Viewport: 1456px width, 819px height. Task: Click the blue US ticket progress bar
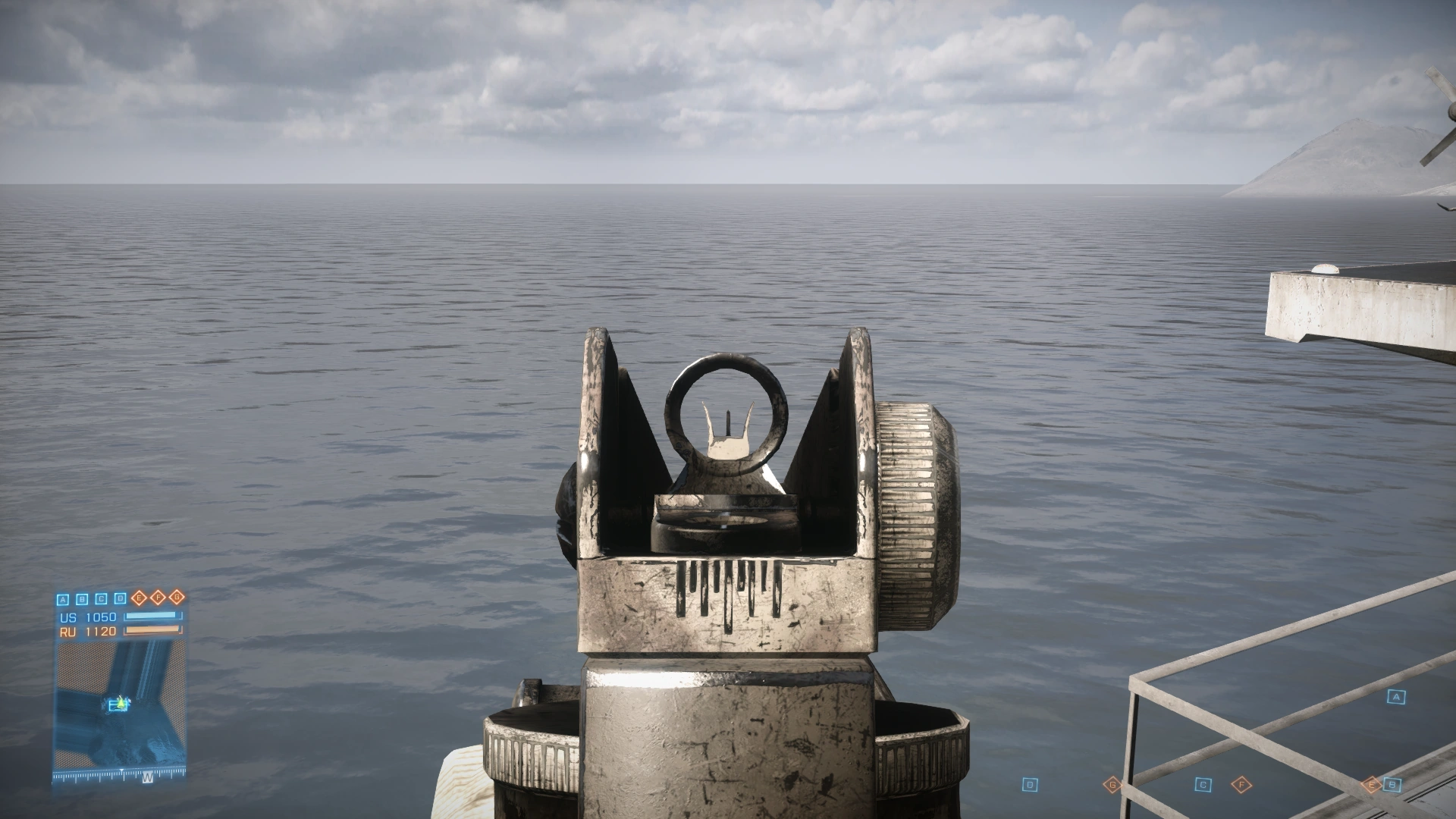click(152, 616)
